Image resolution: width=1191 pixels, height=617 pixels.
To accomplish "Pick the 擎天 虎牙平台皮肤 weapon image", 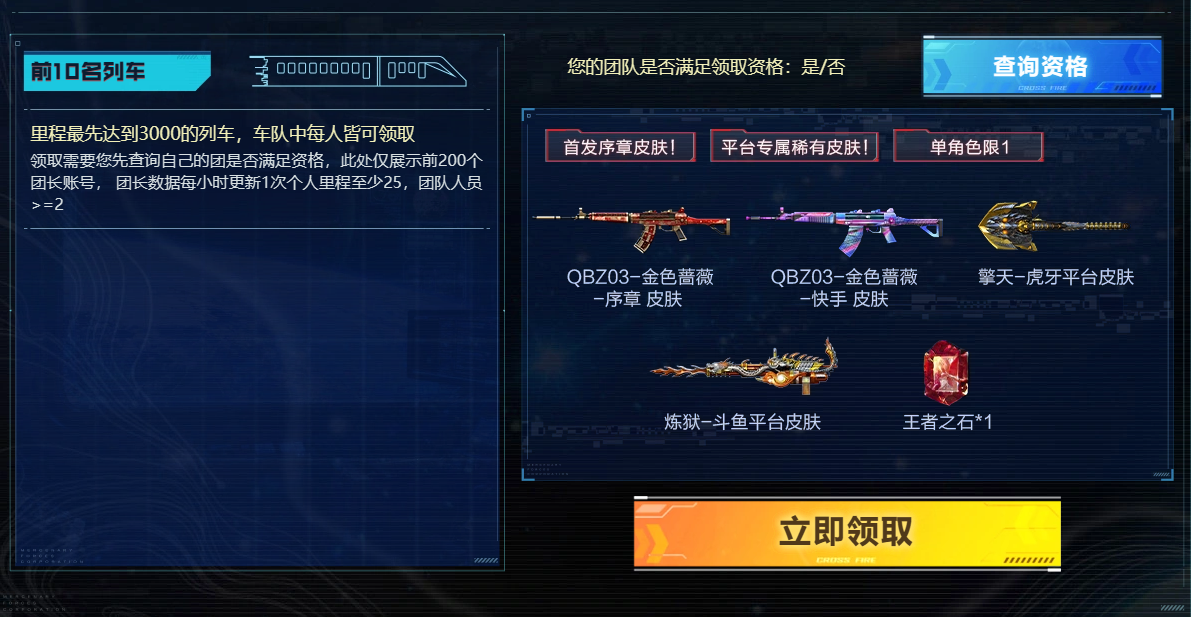I will 1054,226.
